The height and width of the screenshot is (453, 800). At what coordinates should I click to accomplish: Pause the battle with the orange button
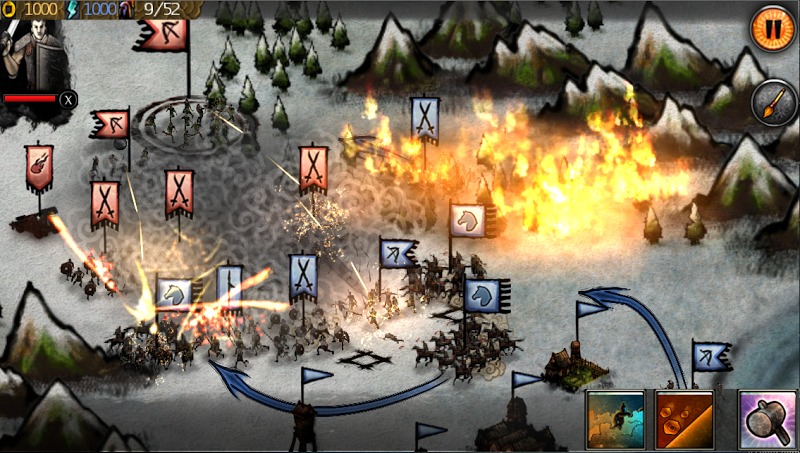(771, 23)
